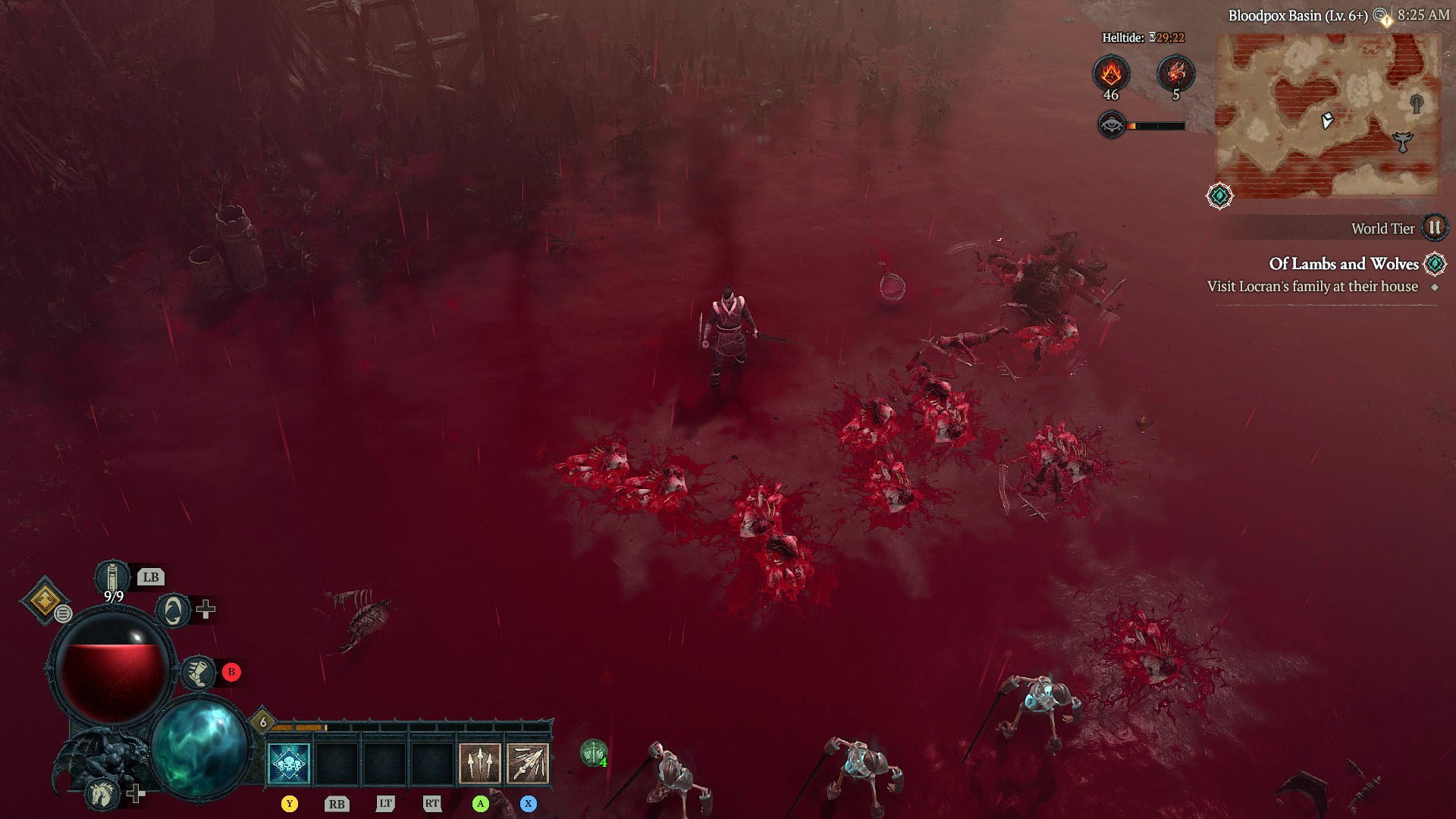Open the quest entry Of Lambs and Wolves
This screenshot has height=819, width=1456.
point(1344,264)
